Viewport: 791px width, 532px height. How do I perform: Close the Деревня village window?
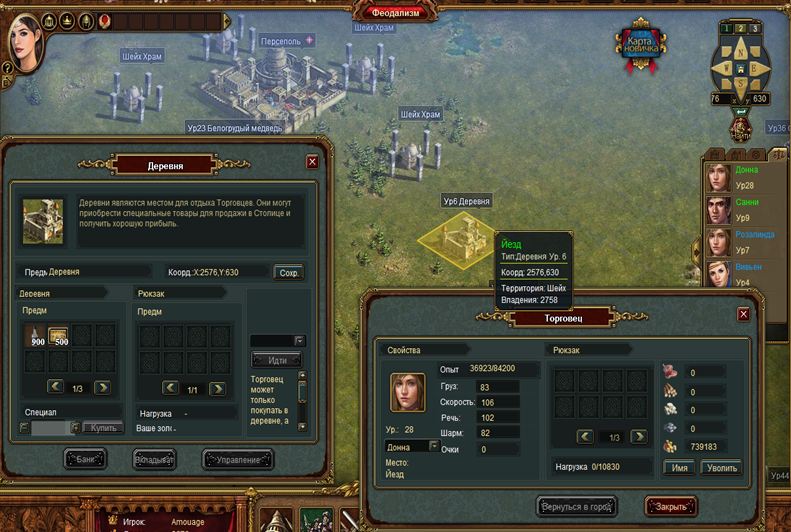312,161
